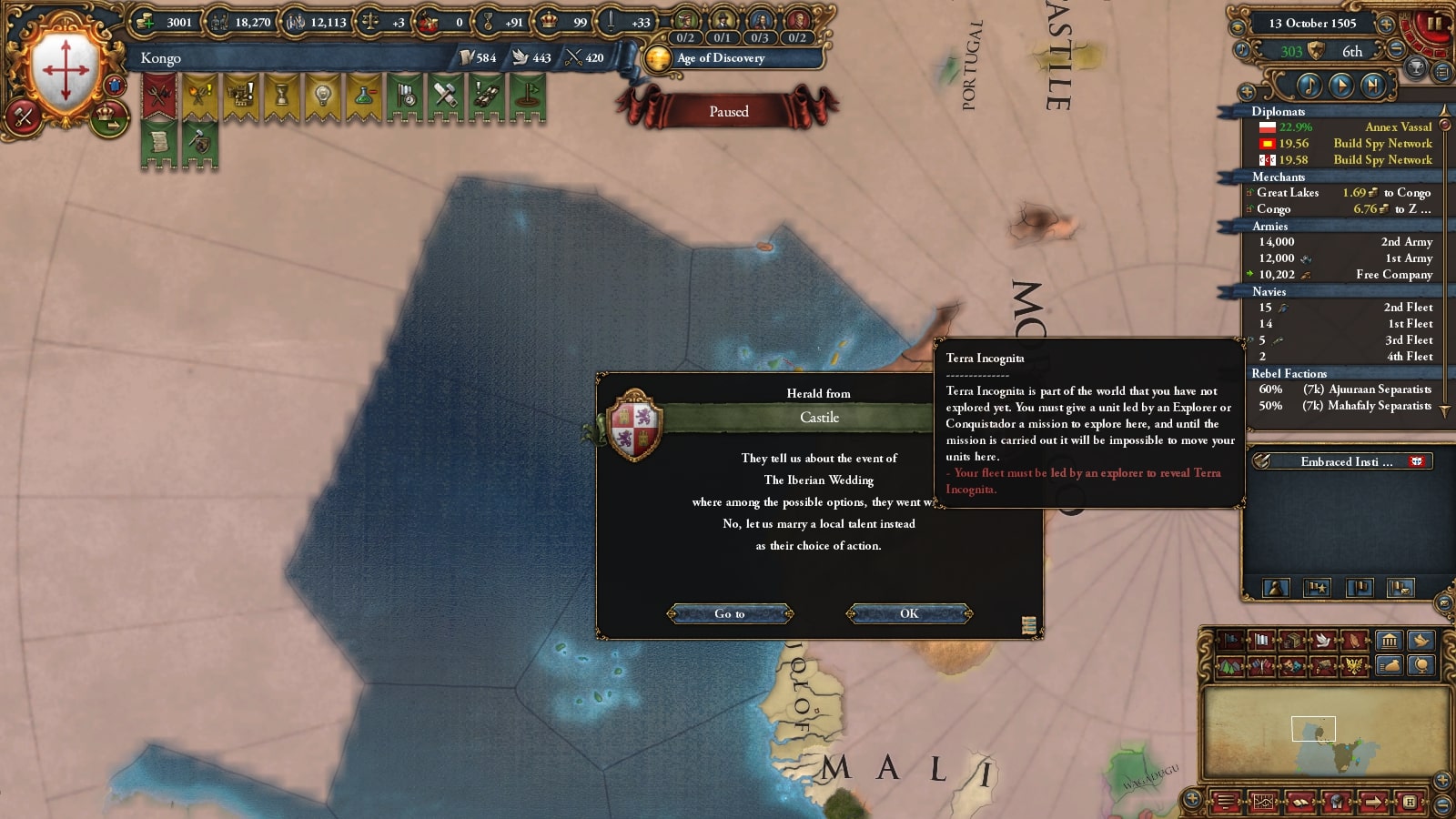The height and width of the screenshot is (819, 1456).
Task: Toggle the pause button by the date
Action: [1433, 24]
